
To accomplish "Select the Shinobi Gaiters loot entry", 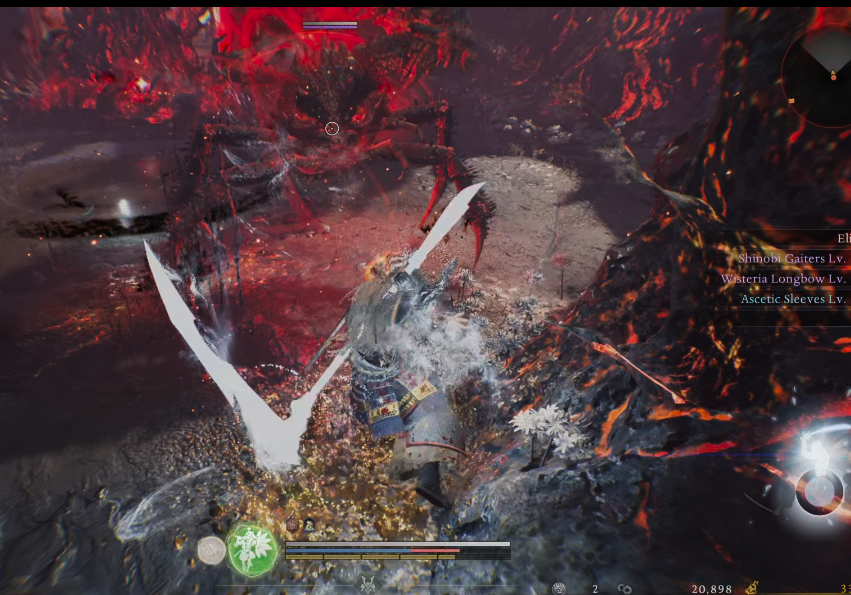I will [x=792, y=258].
